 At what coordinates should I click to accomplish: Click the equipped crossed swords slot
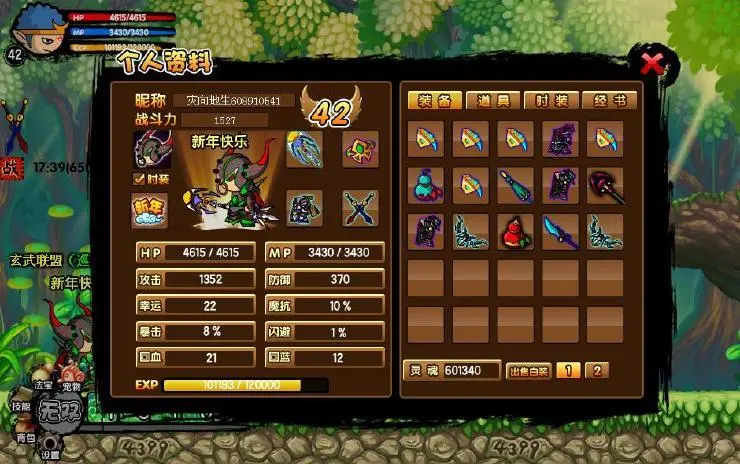(359, 208)
